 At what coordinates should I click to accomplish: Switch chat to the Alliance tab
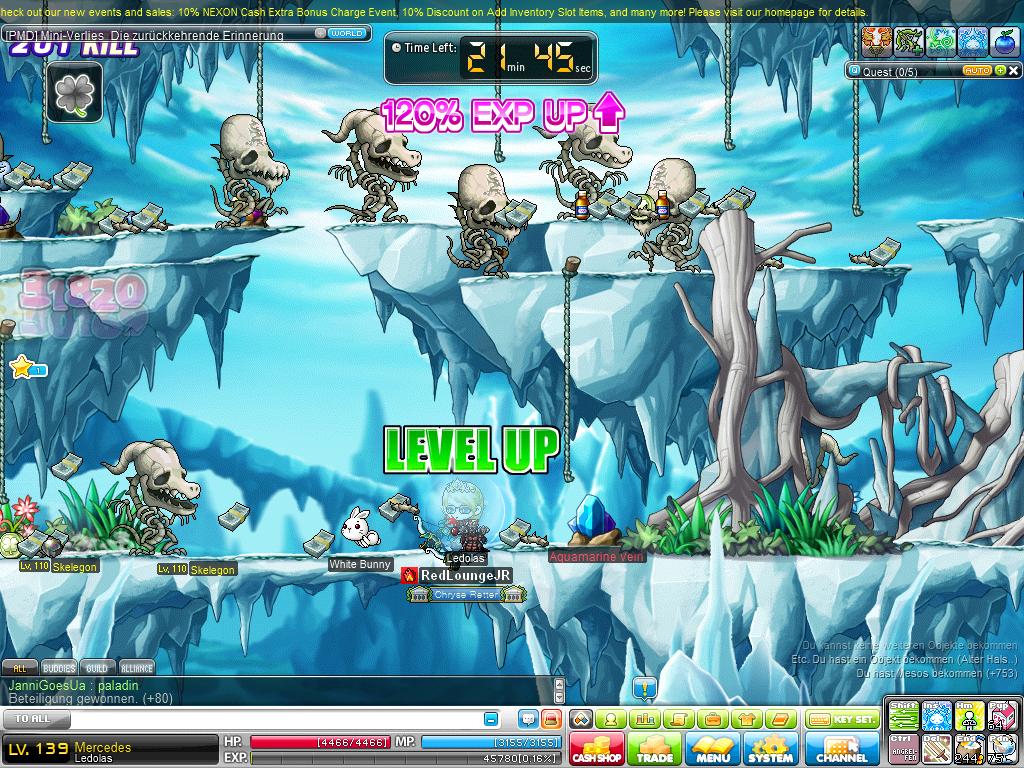coord(137,668)
